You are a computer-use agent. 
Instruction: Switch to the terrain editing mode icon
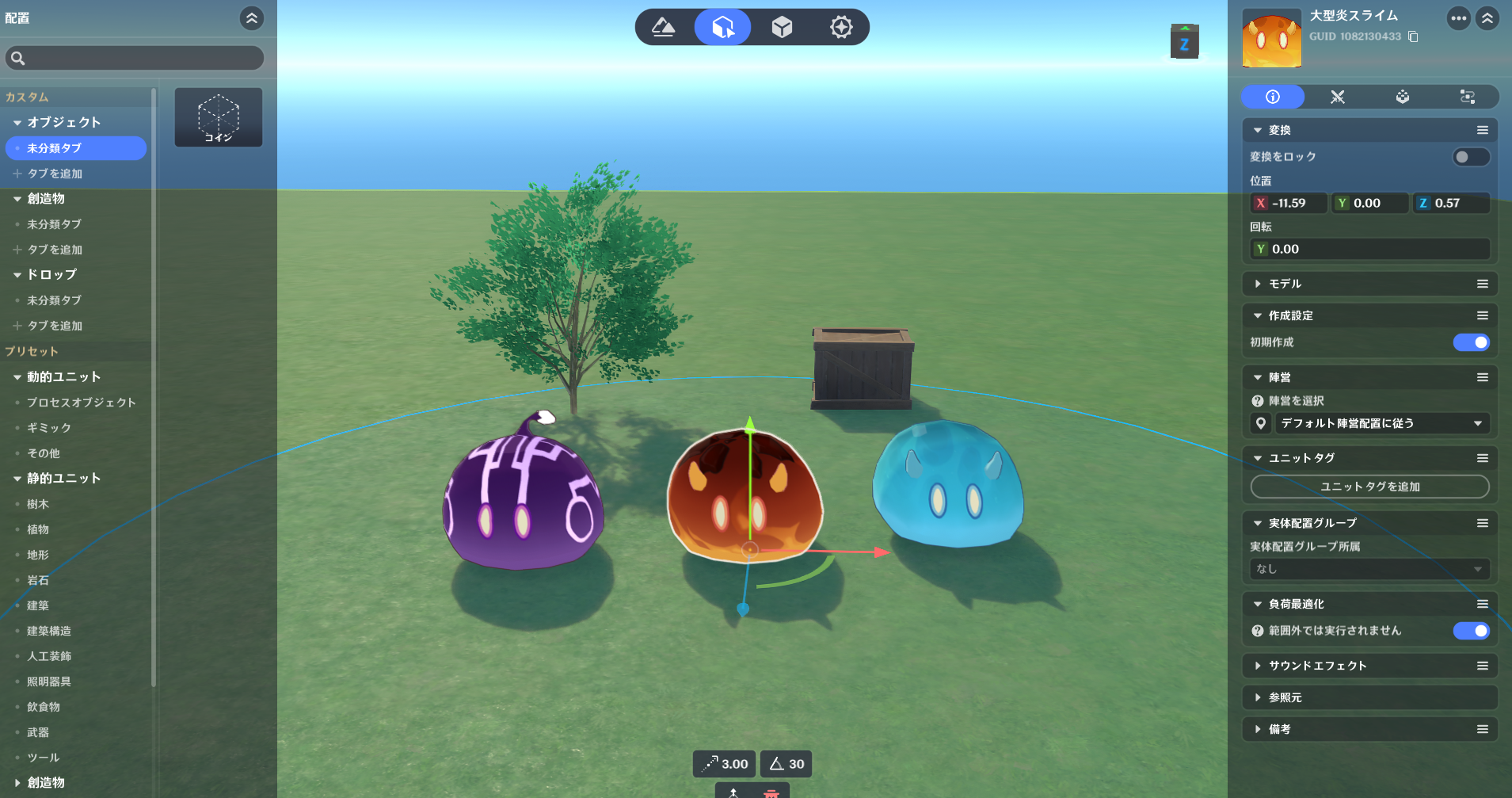(664, 28)
